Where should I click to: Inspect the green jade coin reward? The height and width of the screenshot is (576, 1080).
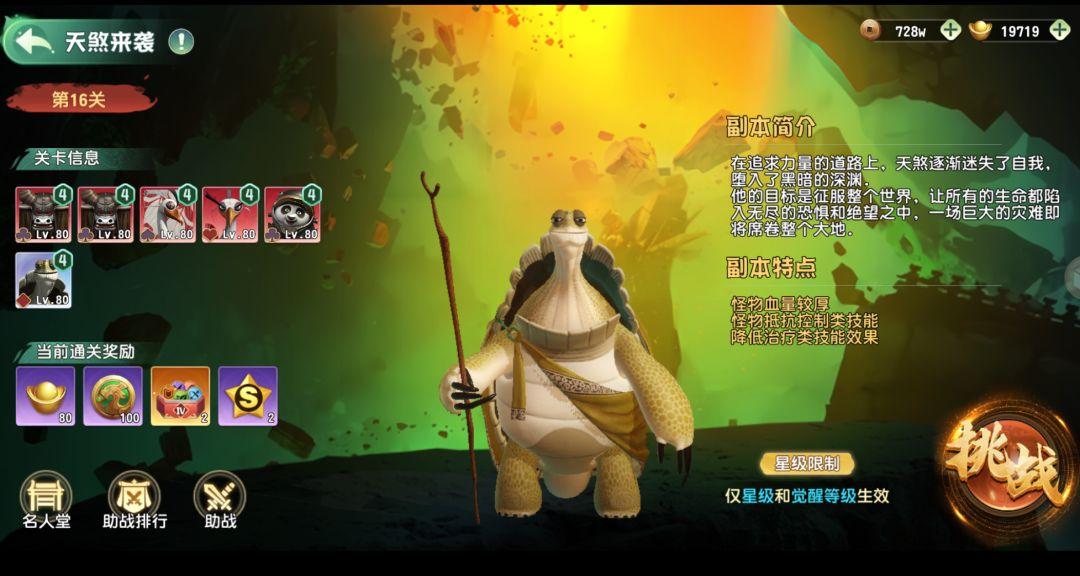113,395
